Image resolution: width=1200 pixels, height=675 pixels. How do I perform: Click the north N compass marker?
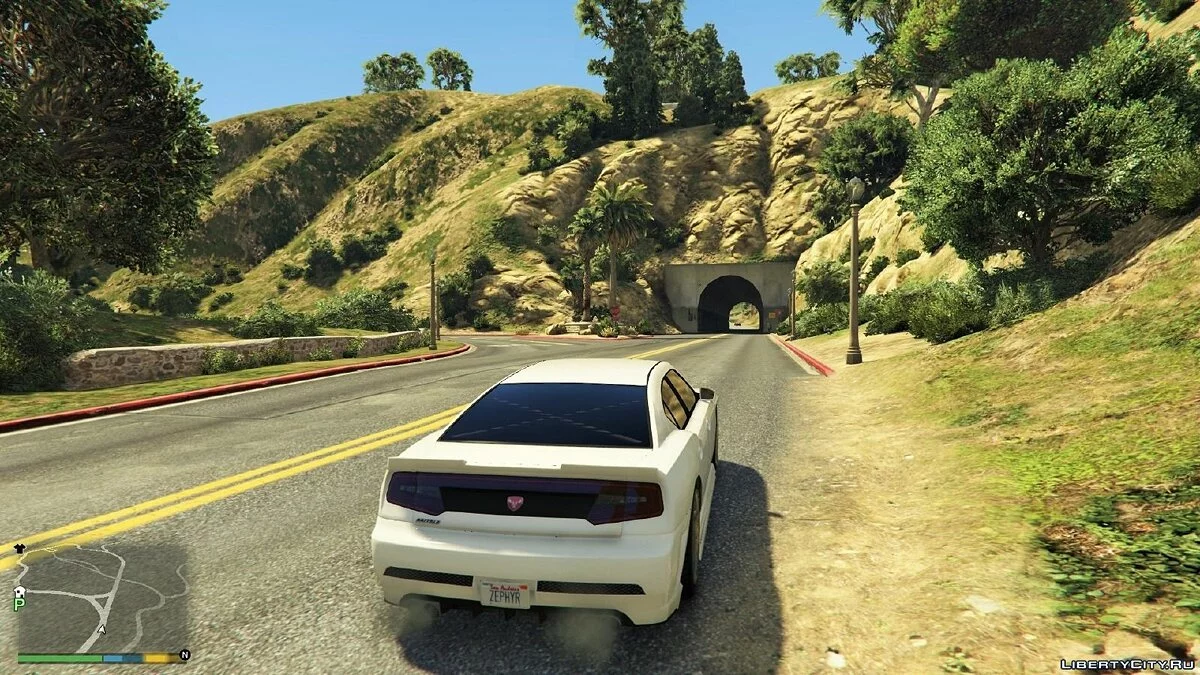(184, 656)
